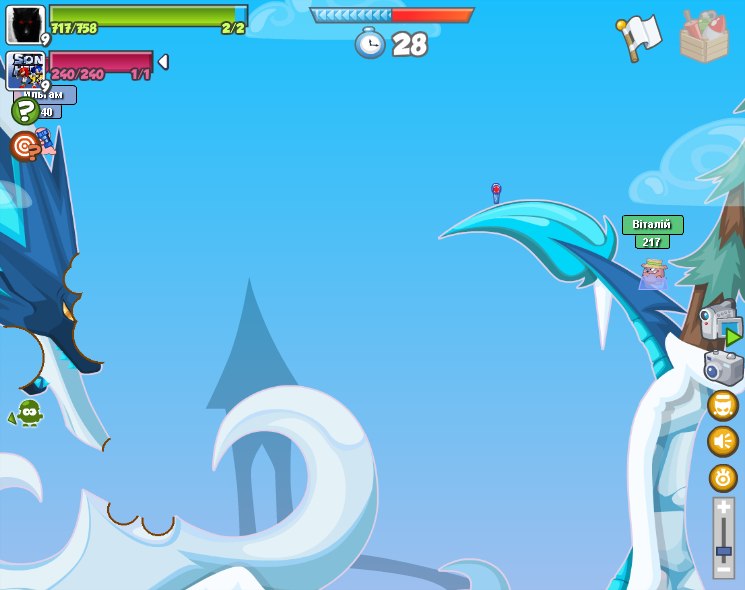The height and width of the screenshot is (590, 745).
Task: Click the white arrow beside the red health bar
Action: point(163,62)
